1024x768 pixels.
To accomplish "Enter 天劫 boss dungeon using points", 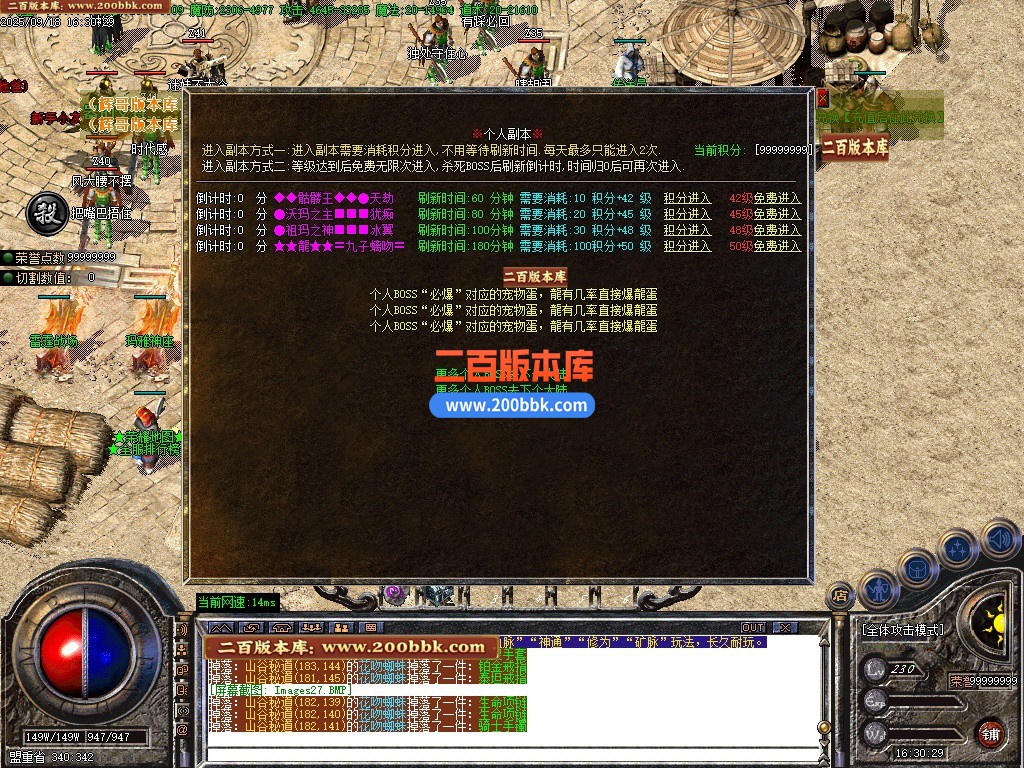I will click(x=687, y=198).
